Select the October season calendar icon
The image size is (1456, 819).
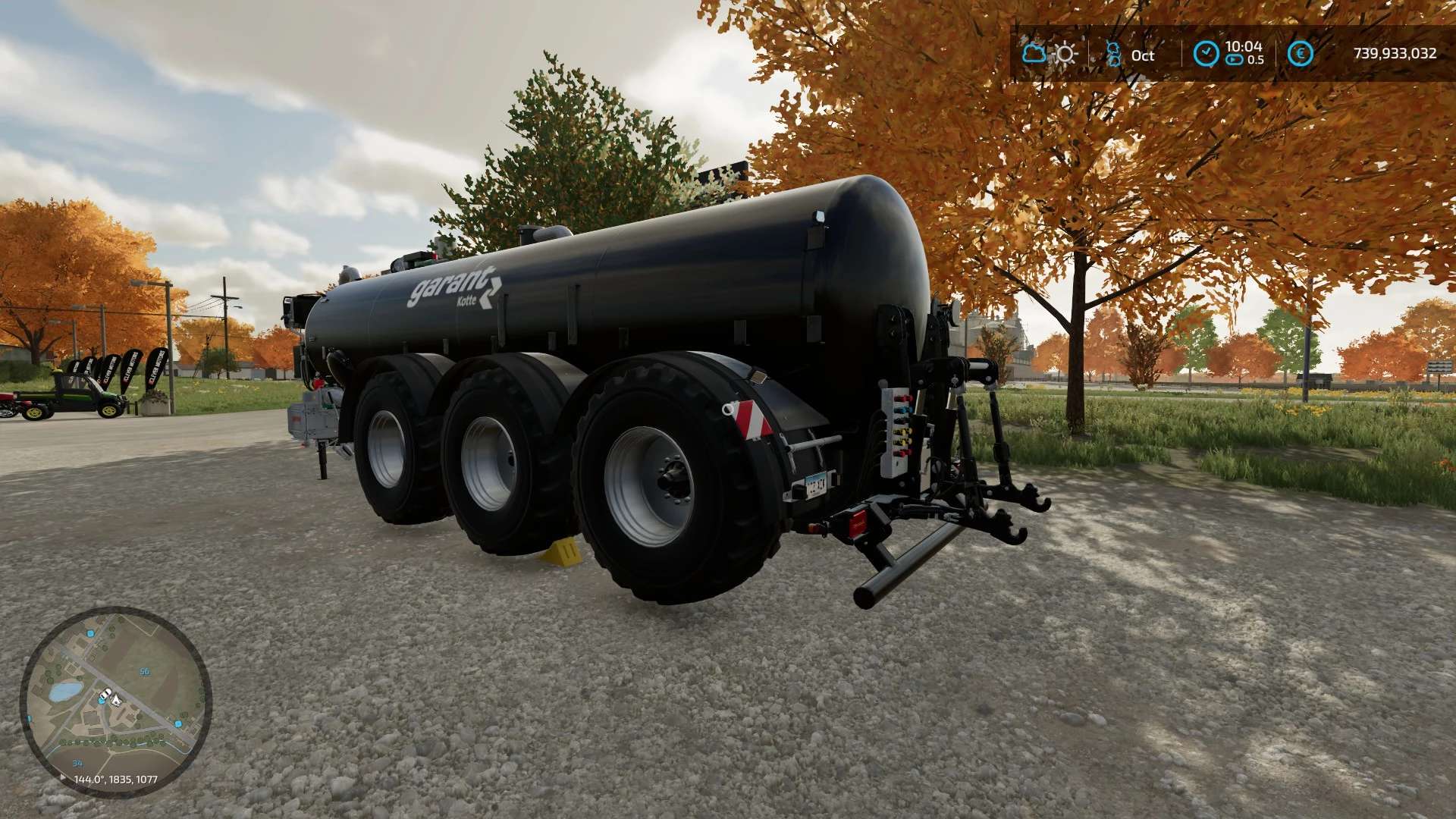1113,55
